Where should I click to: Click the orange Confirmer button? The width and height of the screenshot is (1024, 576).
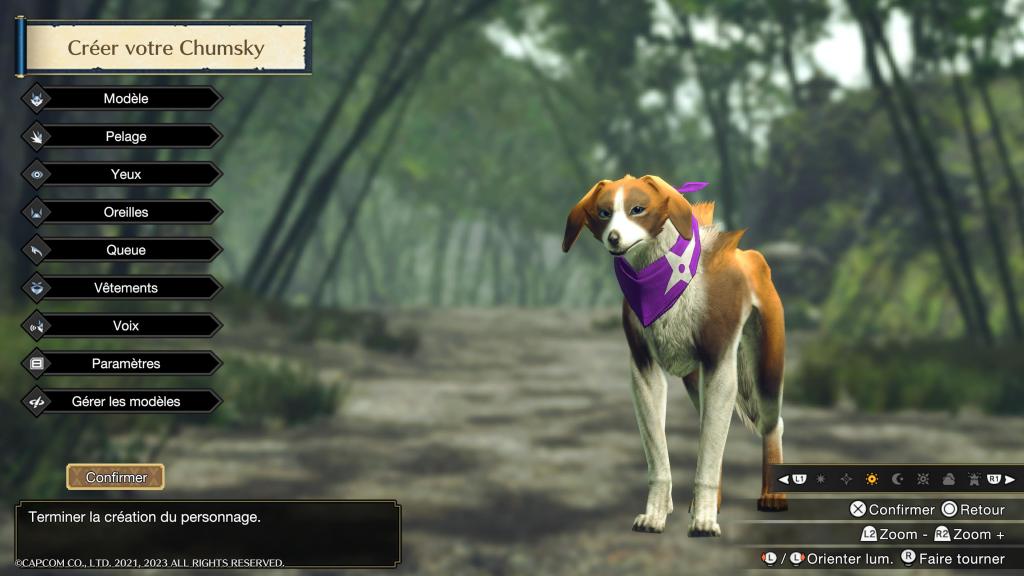click(x=116, y=478)
